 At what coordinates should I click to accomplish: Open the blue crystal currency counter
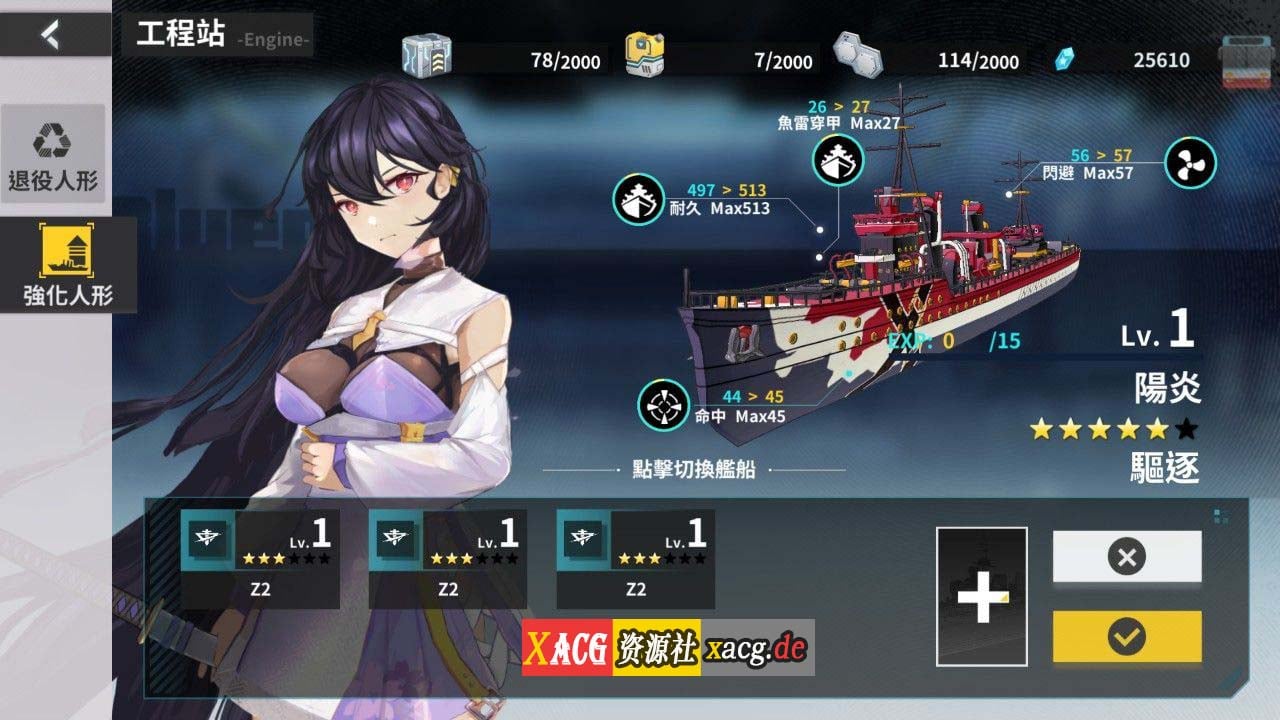tap(1125, 60)
